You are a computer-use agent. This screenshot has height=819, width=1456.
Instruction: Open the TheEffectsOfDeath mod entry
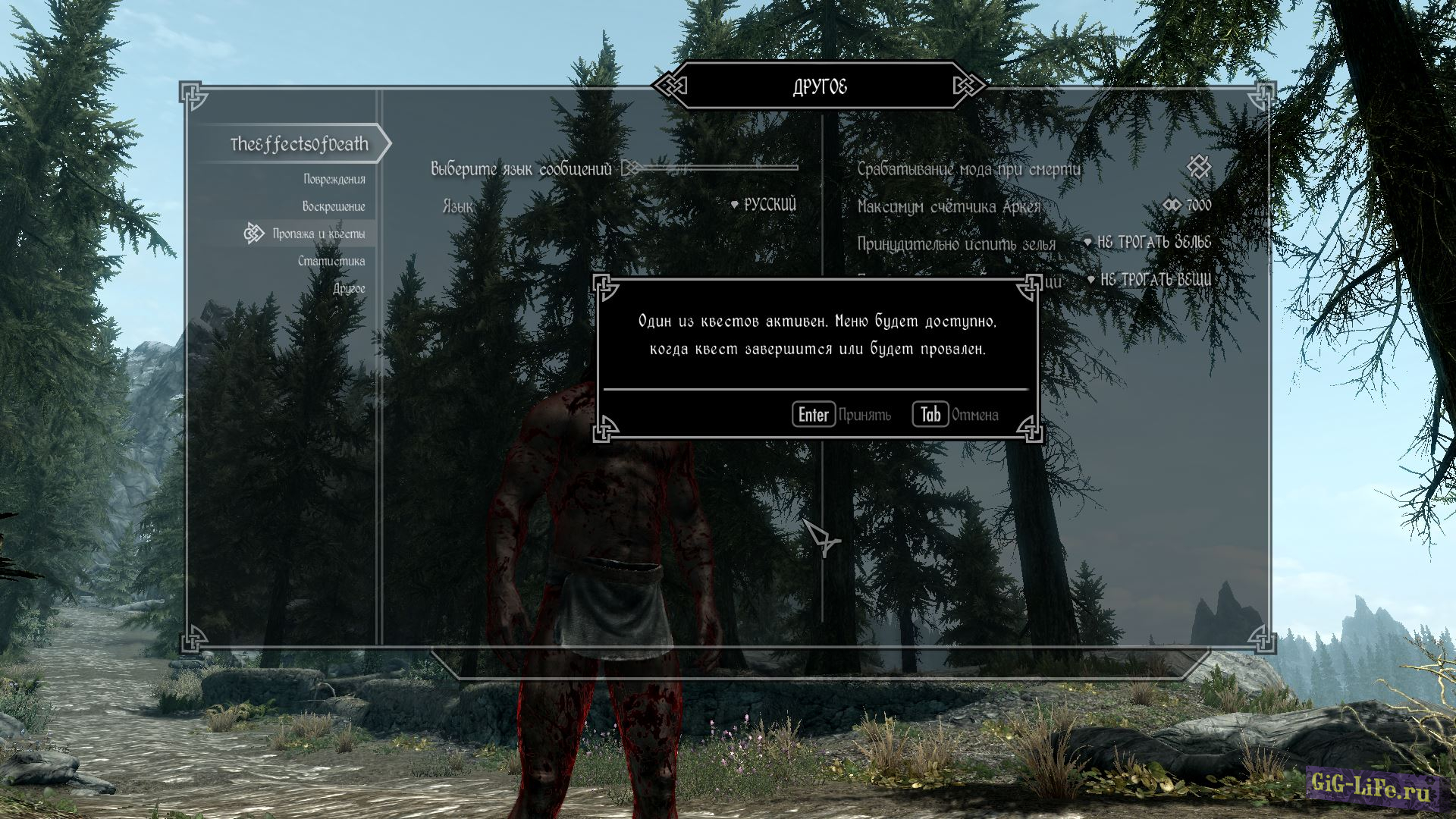(x=299, y=144)
